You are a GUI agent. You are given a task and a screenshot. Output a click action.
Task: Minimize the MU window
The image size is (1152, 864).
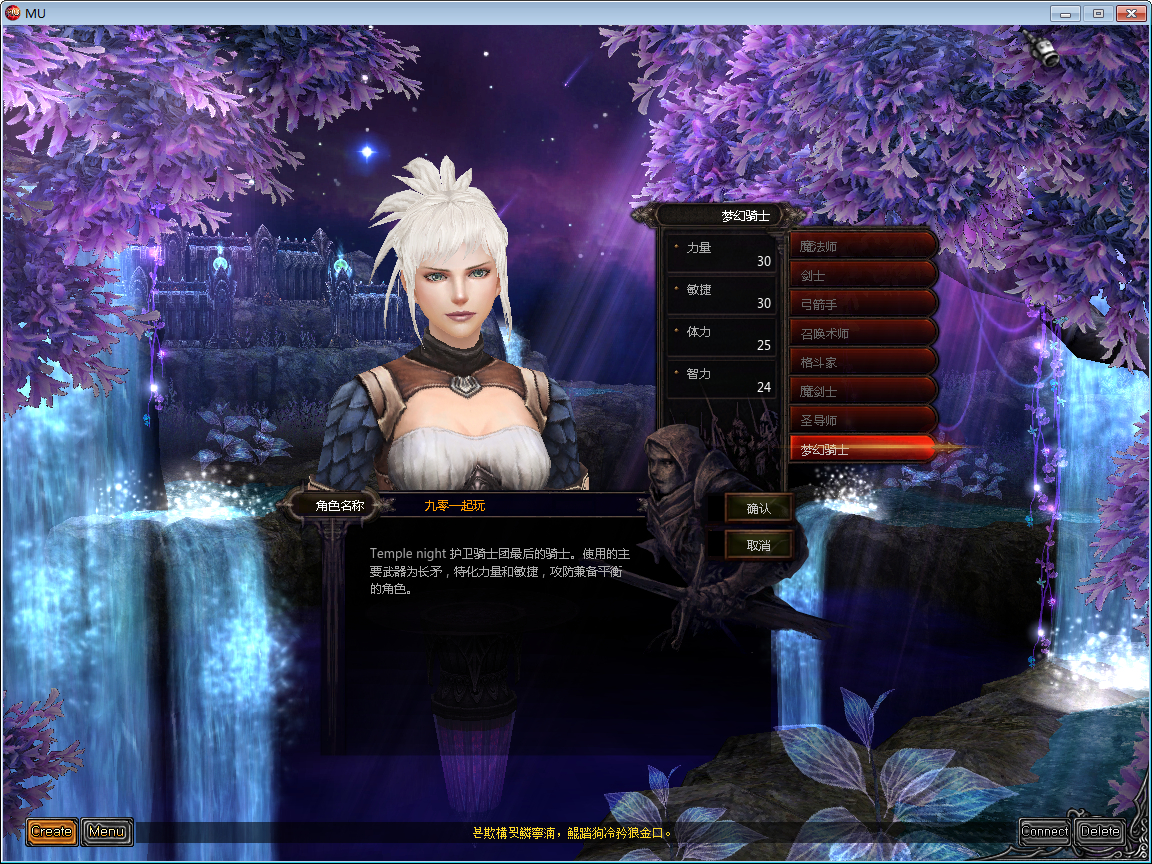coord(1066,13)
